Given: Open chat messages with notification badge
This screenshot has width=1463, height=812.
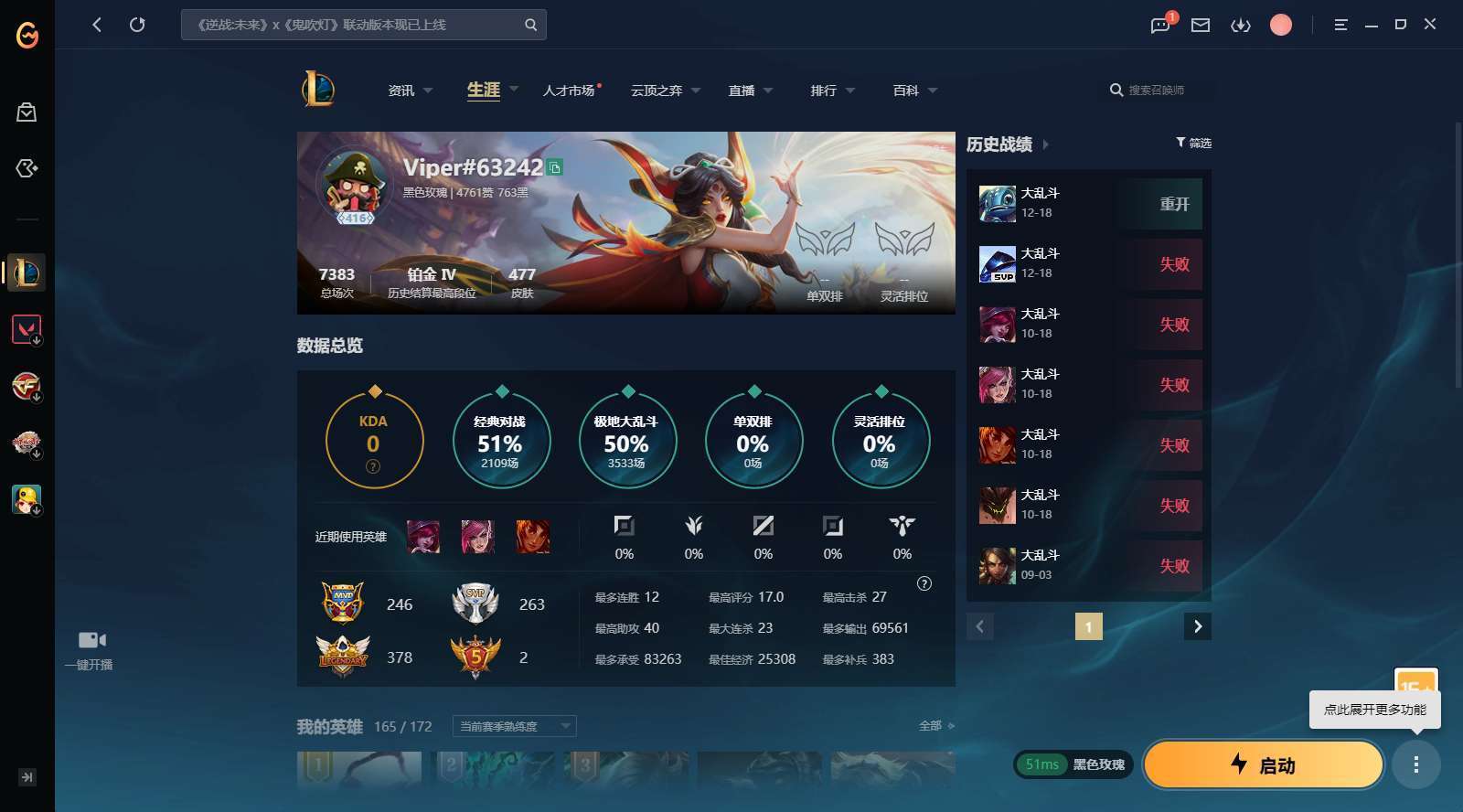Looking at the screenshot, I should click(1159, 25).
